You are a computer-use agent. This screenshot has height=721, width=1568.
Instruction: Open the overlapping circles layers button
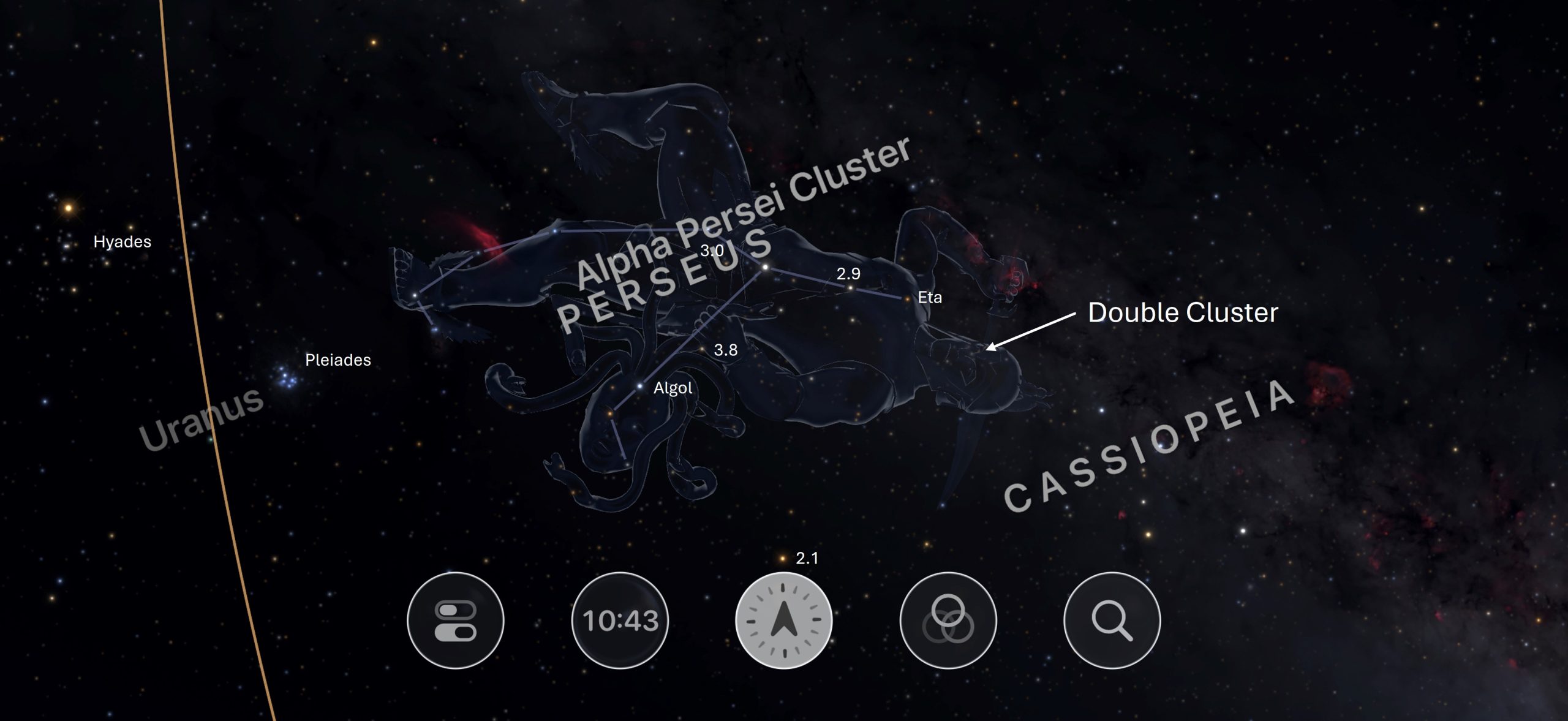point(948,620)
